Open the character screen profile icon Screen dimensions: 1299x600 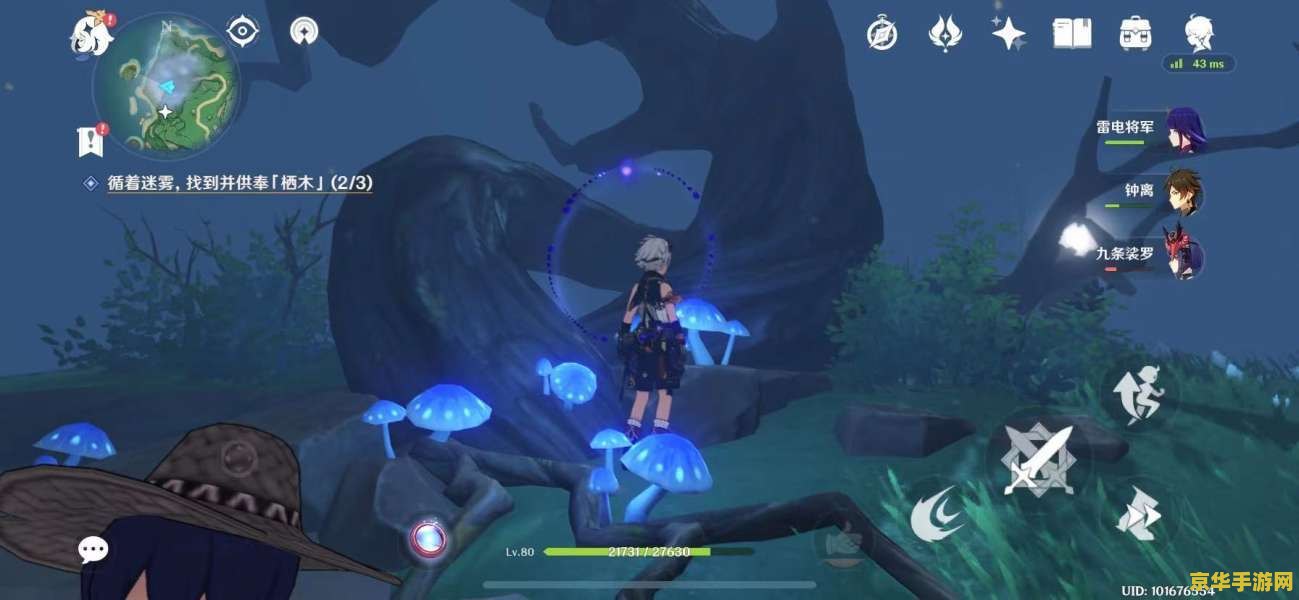(1198, 34)
